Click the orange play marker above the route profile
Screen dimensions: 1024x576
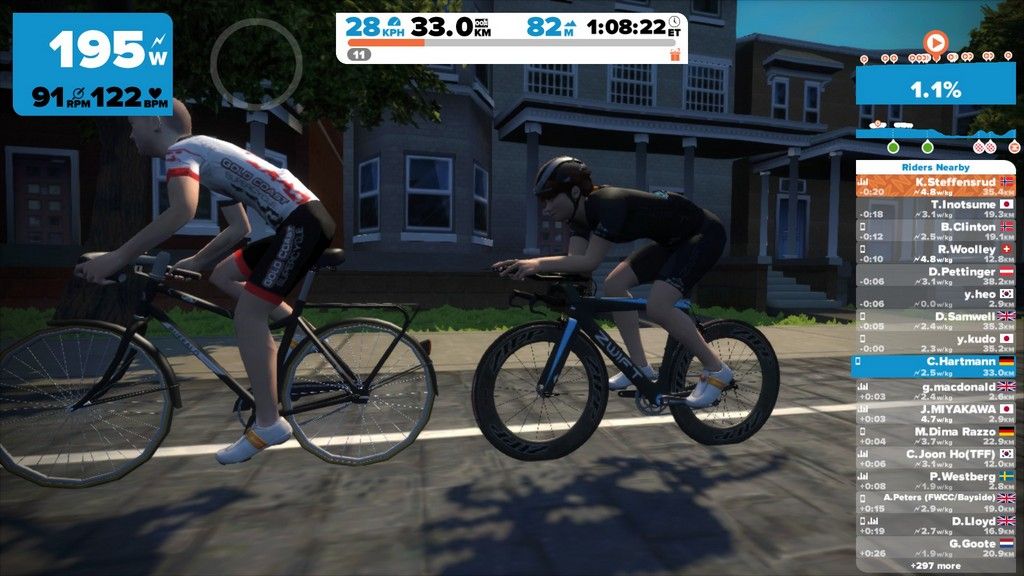(935, 43)
